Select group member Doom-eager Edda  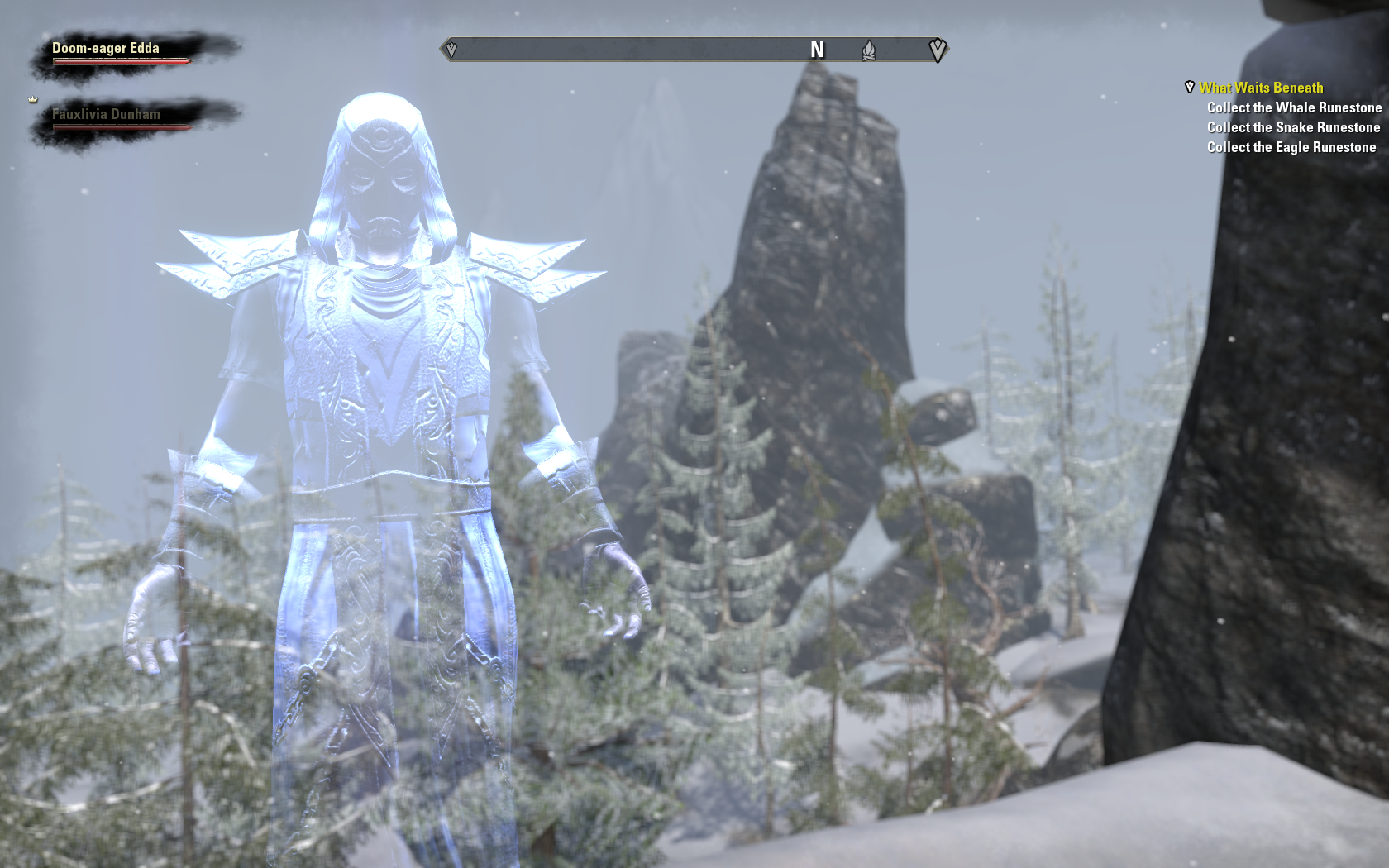(x=106, y=49)
